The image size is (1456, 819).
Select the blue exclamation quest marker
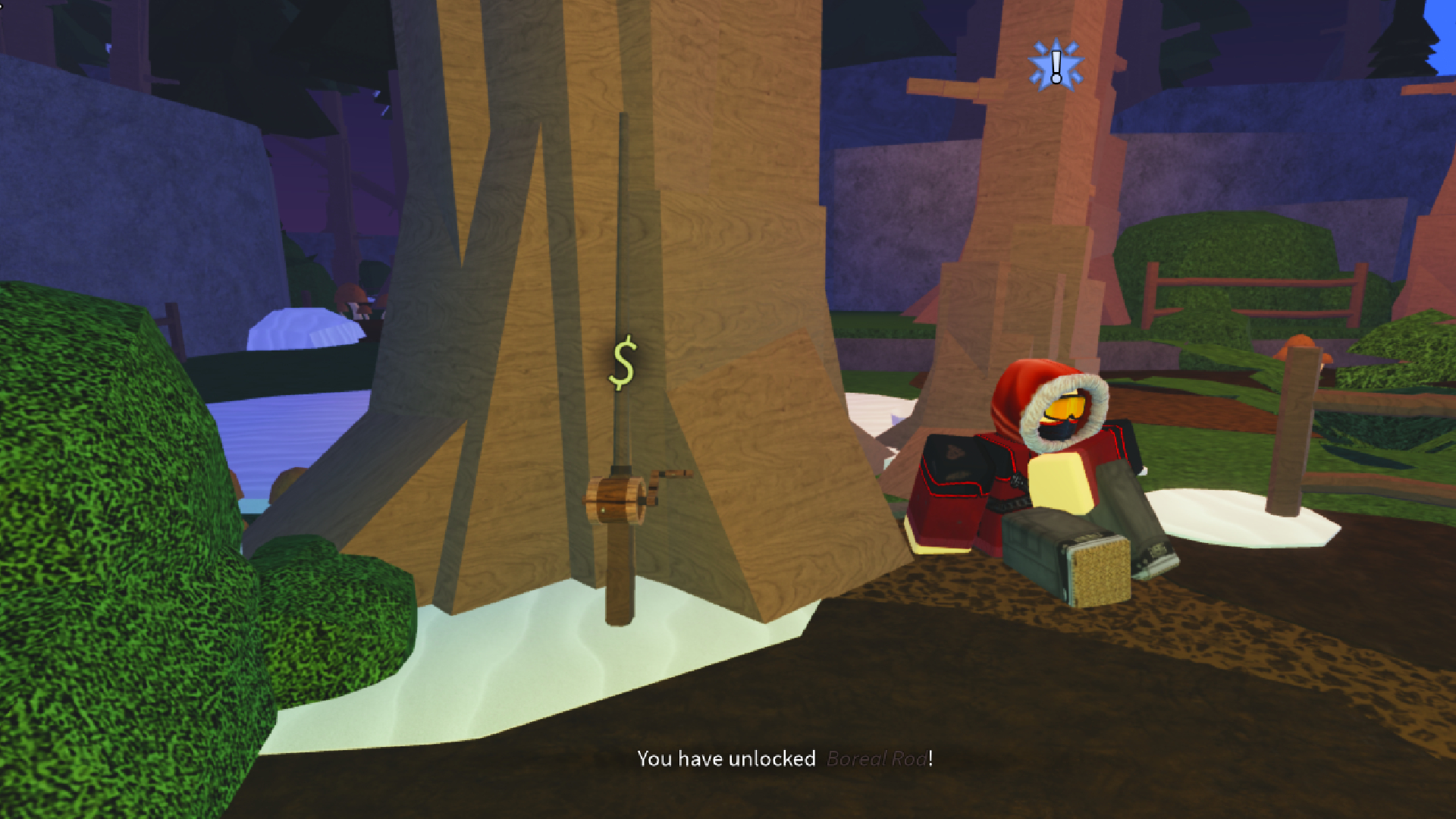coord(1056,66)
